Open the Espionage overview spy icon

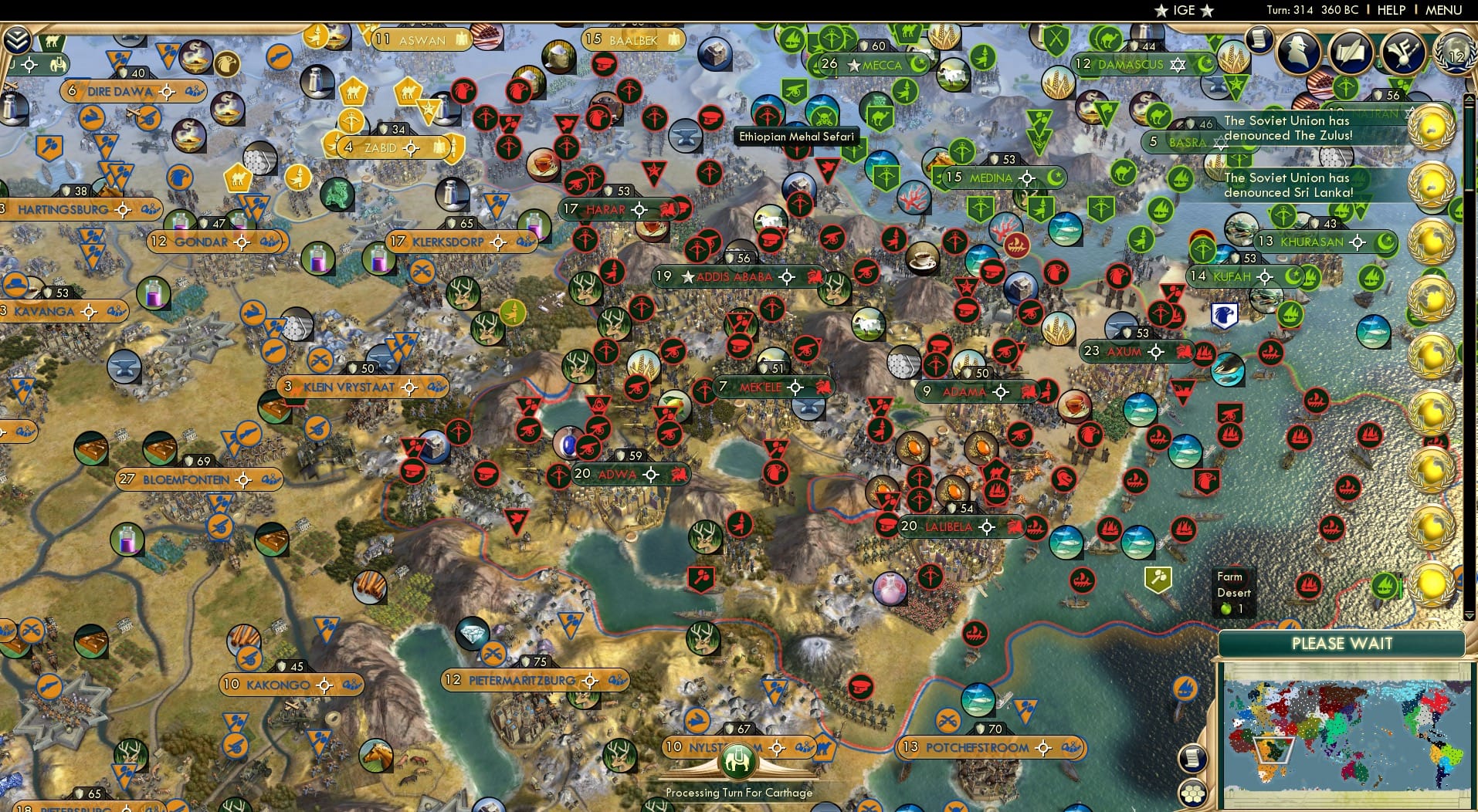coord(1300,52)
